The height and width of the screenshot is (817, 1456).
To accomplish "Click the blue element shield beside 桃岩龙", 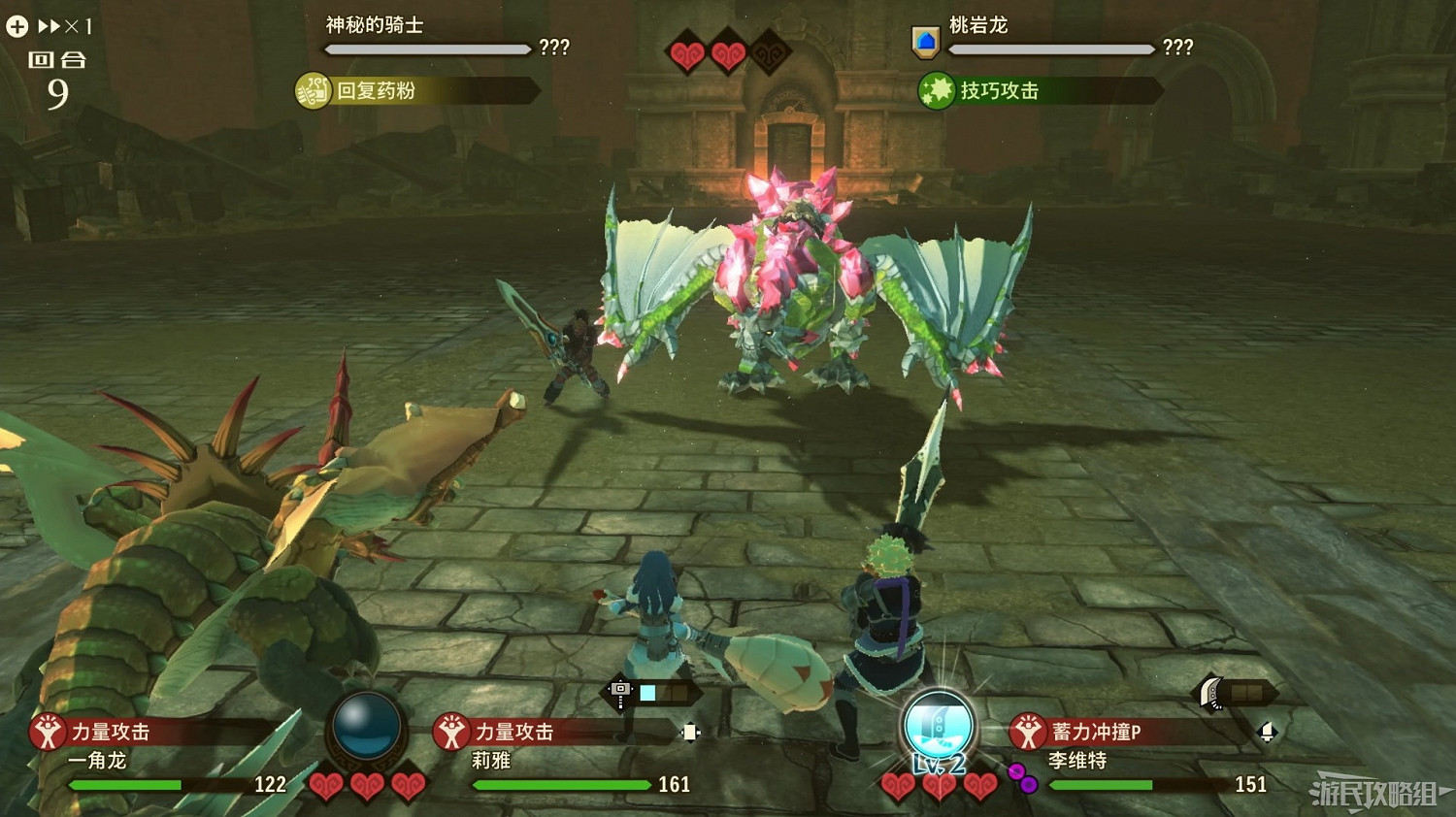I will 924,41.
